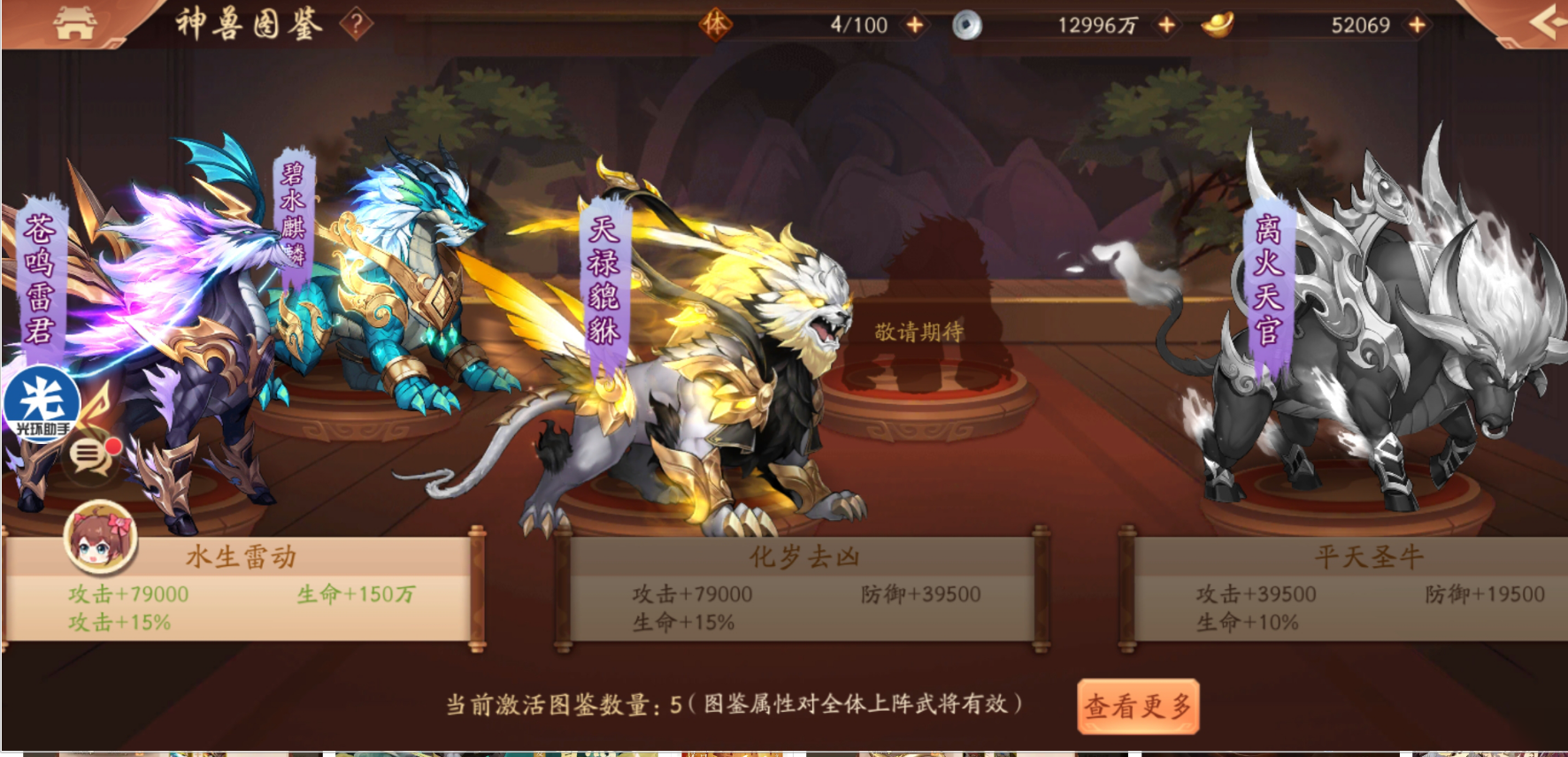Tap the 光环助手 floating assistant icon

point(41,402)
